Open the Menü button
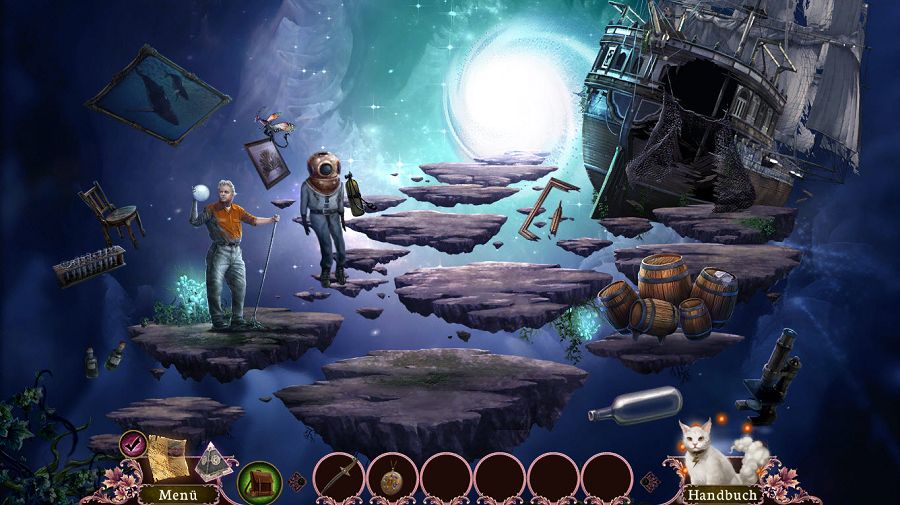The height and width of the screenshot is (505, 900). click(x=165, y=494)
